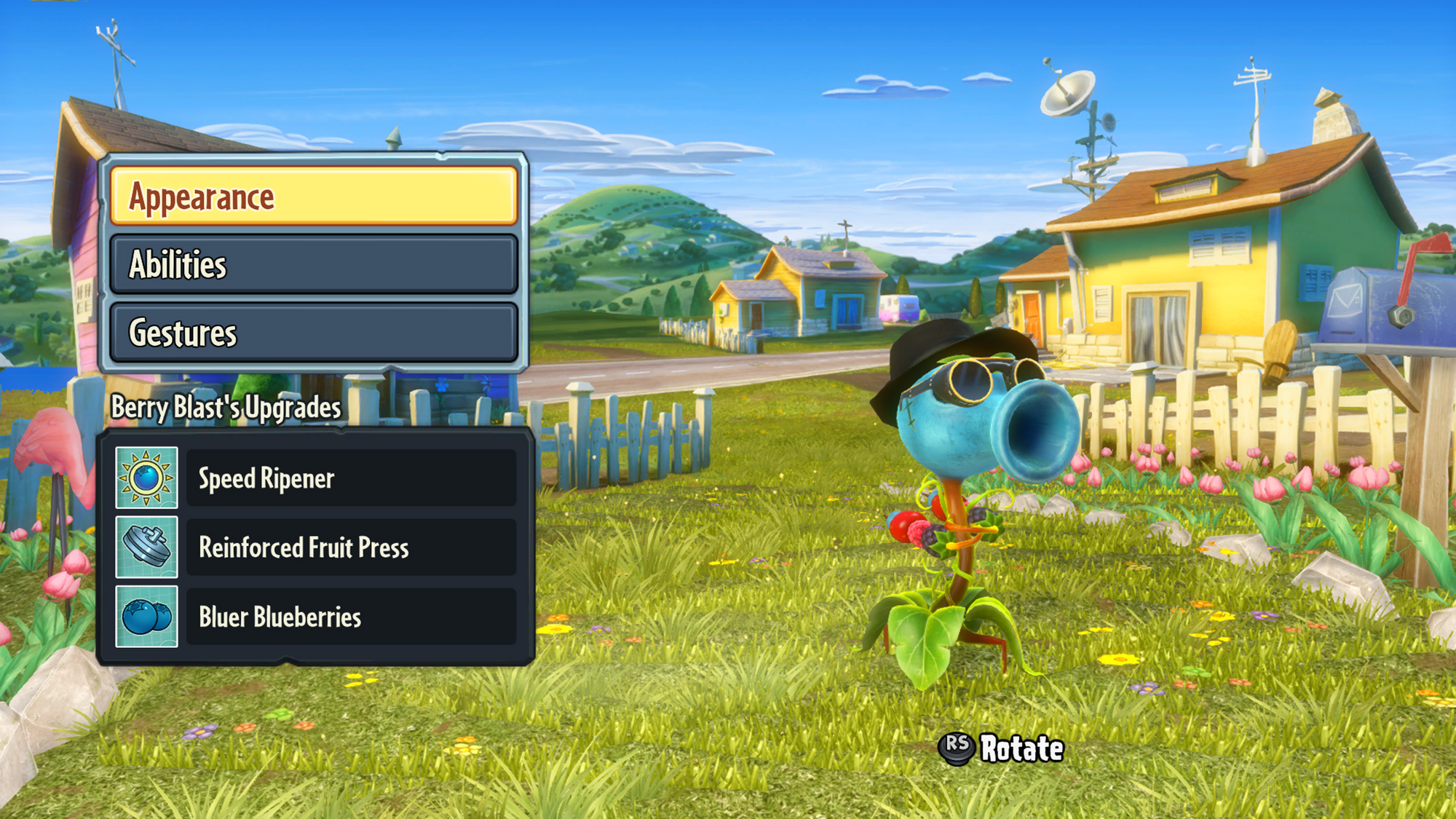Select the Speed Ripener upgrade row
This screenshot has width=1456, height=819.
tap(351, 478)
